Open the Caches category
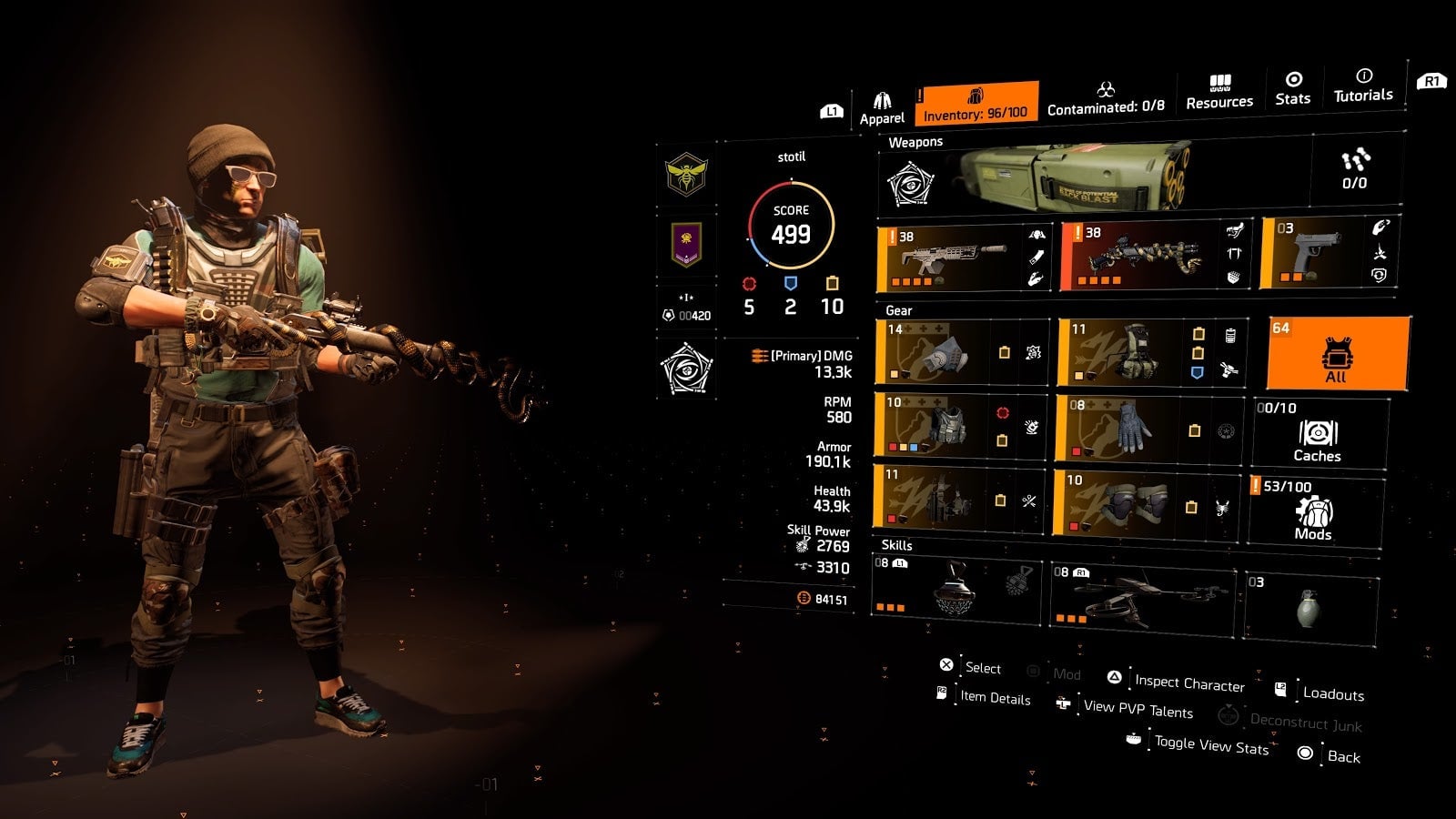This screenshot has height=819, width=1456. [x=1319, y=432]
